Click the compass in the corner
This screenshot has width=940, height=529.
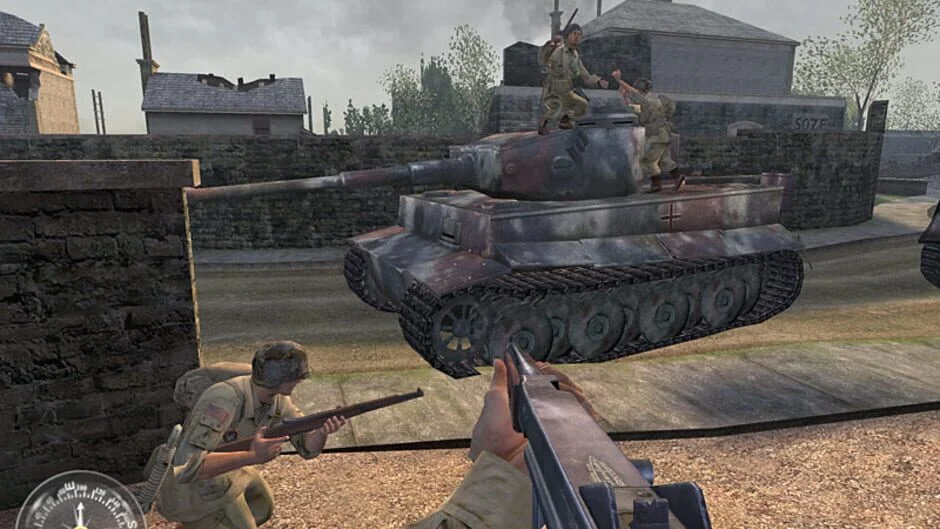coord(80,505)
